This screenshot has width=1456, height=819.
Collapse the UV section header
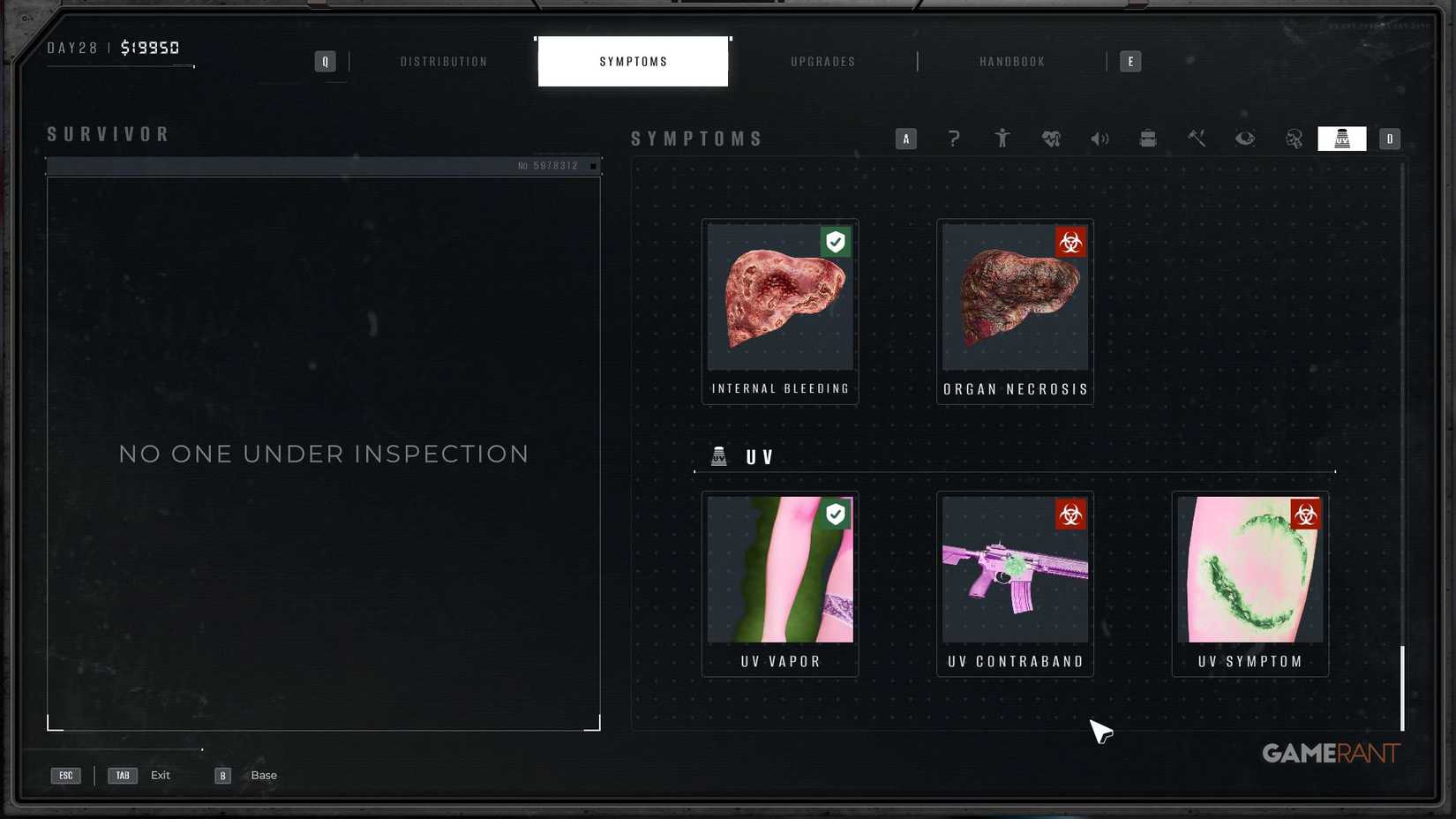(x=757, y=457)
